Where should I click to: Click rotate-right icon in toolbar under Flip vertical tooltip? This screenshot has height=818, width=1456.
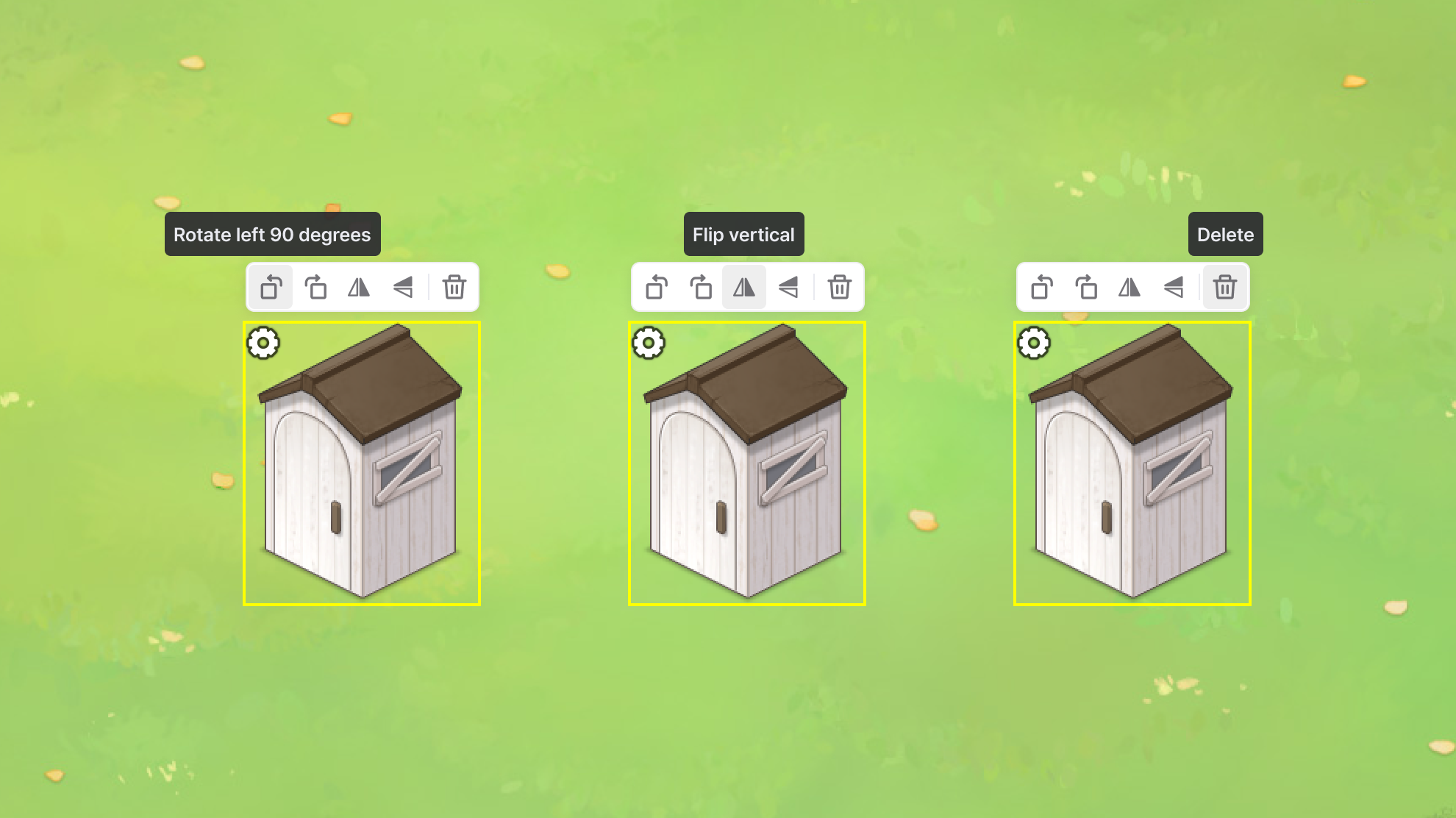tap(701, 287)
